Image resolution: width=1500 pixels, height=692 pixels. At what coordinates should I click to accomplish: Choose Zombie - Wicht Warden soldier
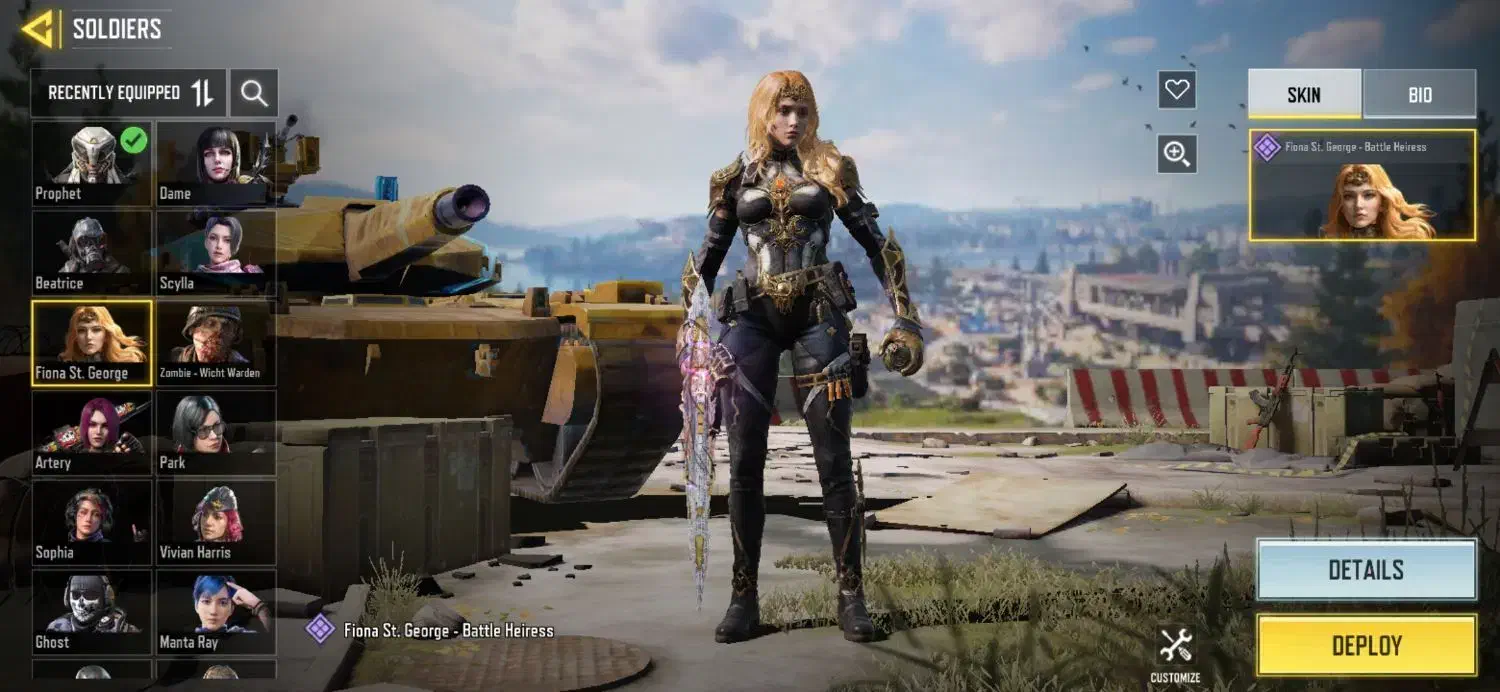pos(216,342)
